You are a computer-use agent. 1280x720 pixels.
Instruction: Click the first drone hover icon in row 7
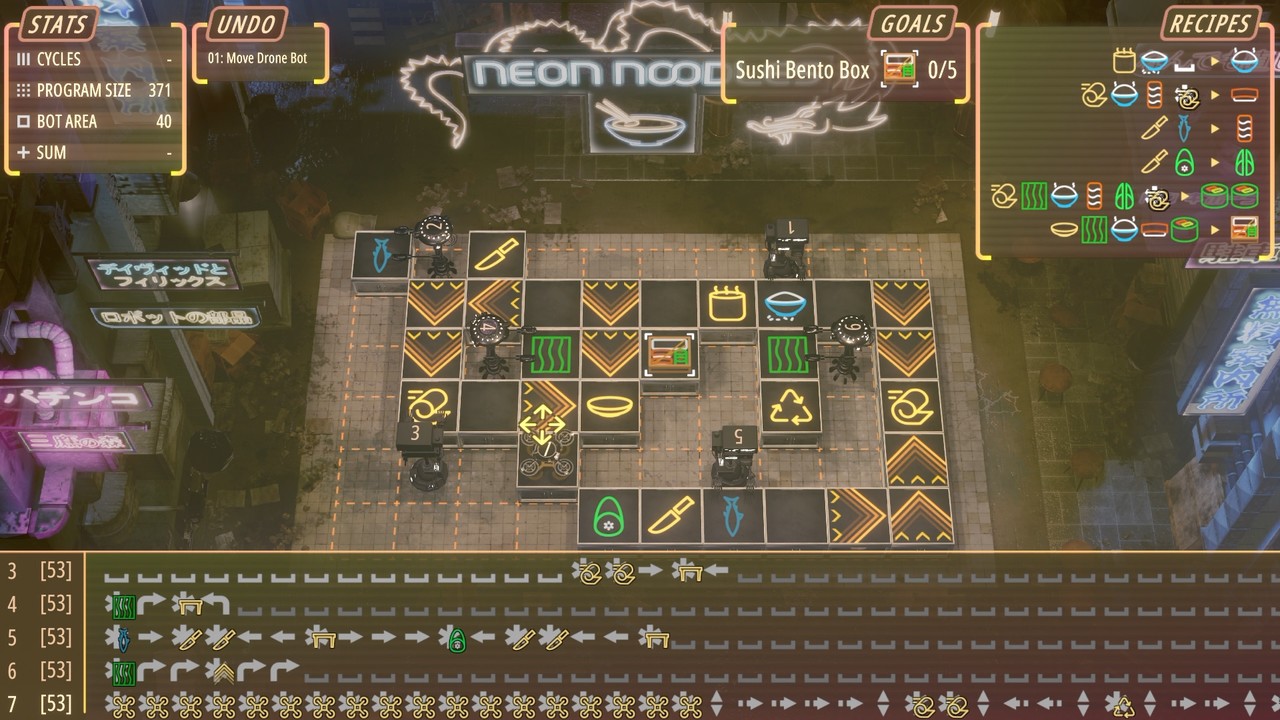[124, 705]
